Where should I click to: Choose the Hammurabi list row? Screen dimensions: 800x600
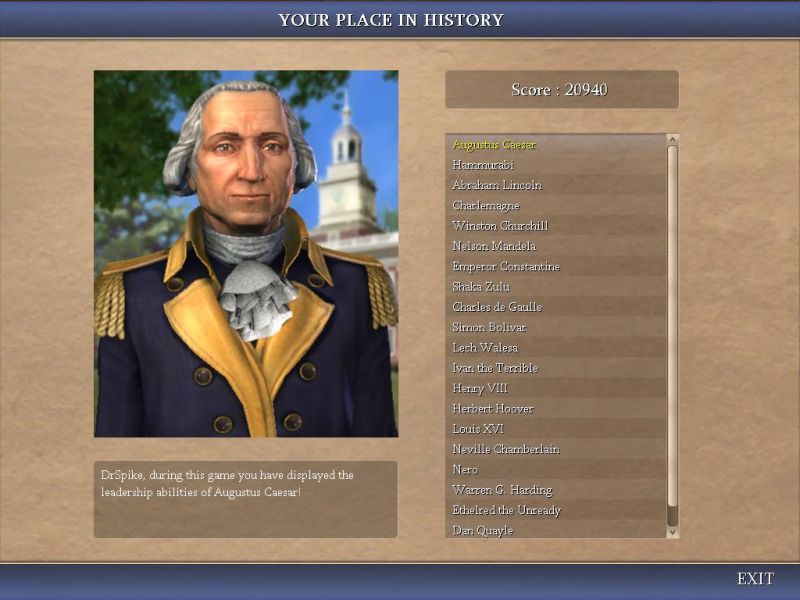[x=483, y=165]
